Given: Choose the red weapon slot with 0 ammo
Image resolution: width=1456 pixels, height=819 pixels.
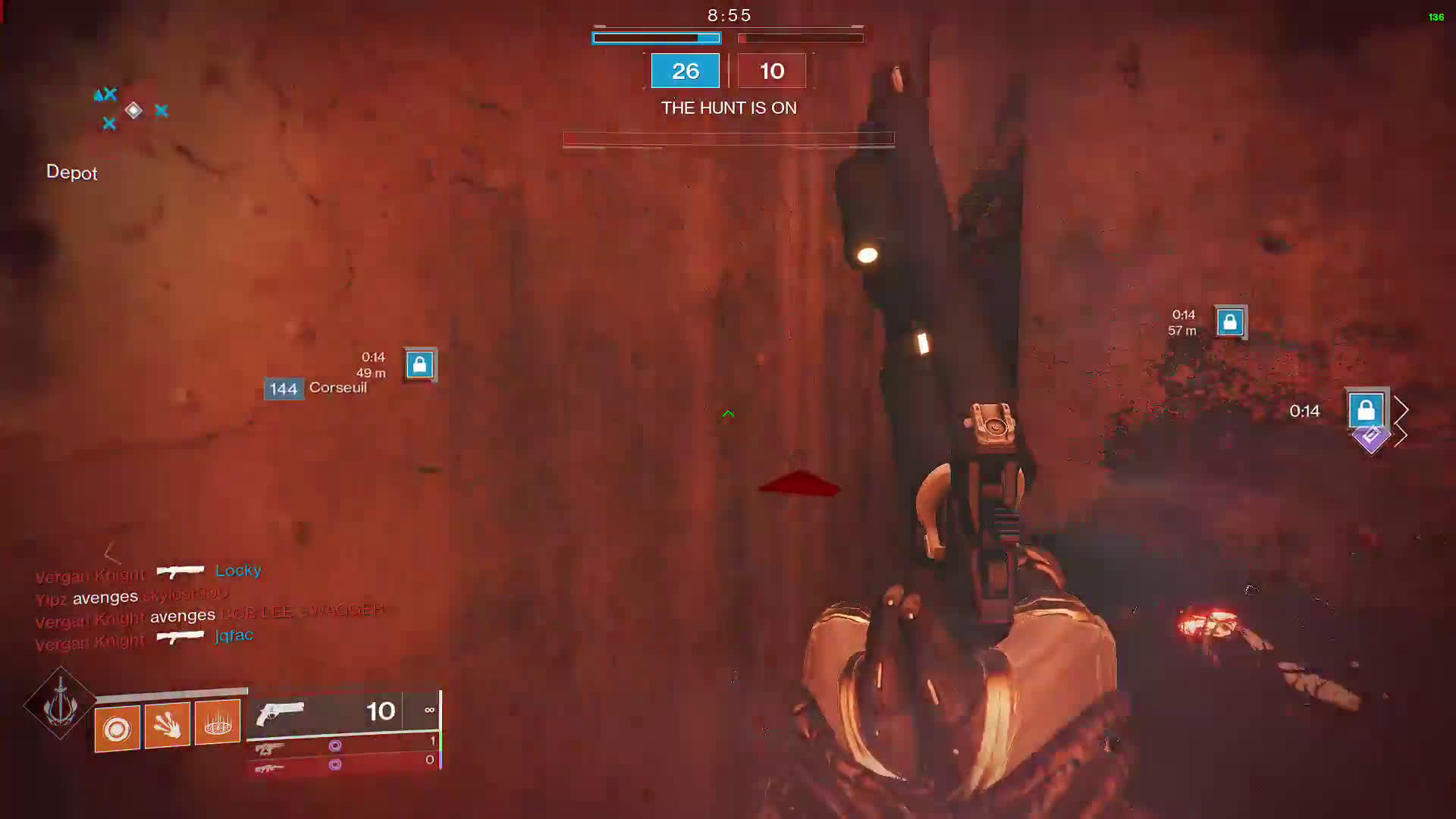Looking at the screenshot, I should [343, 764].
